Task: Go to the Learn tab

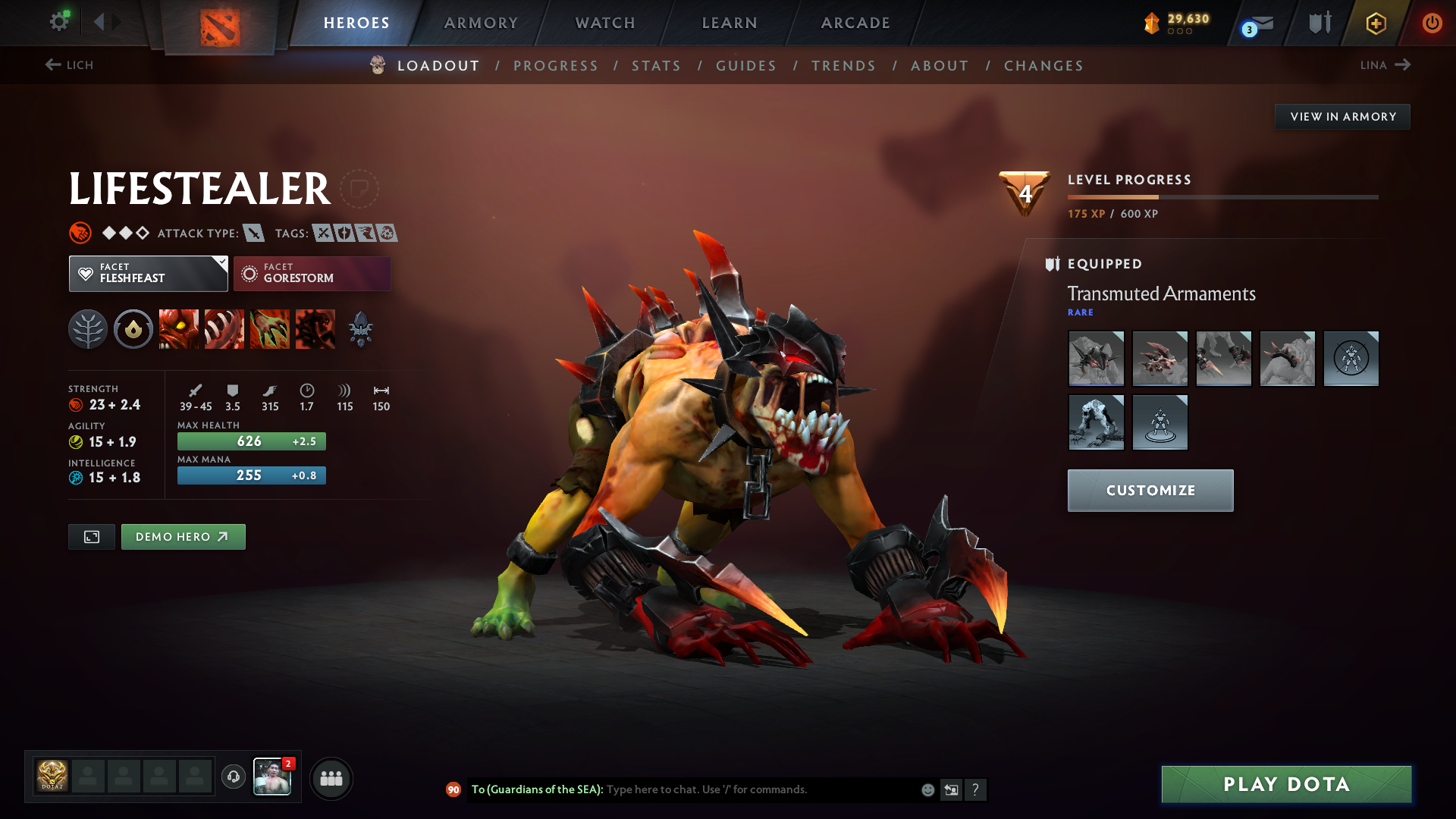Action: click(730, 23)
